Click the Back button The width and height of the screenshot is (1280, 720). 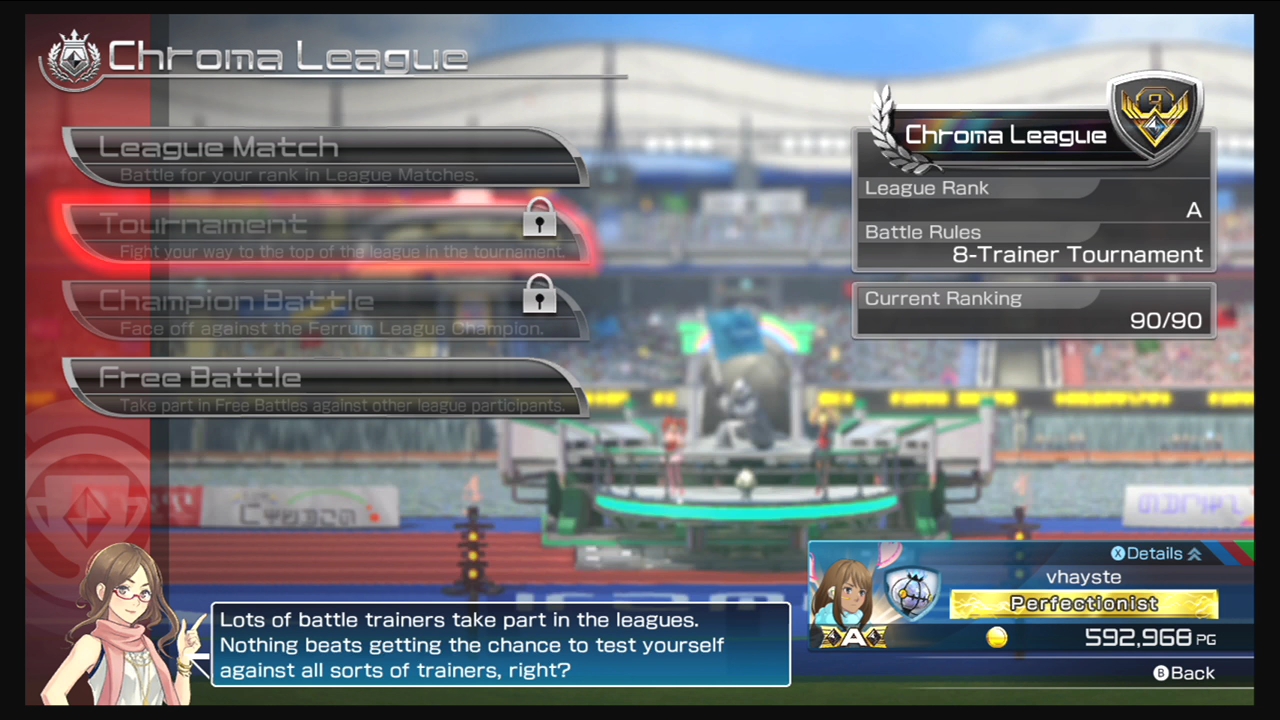coord(1184,673)
